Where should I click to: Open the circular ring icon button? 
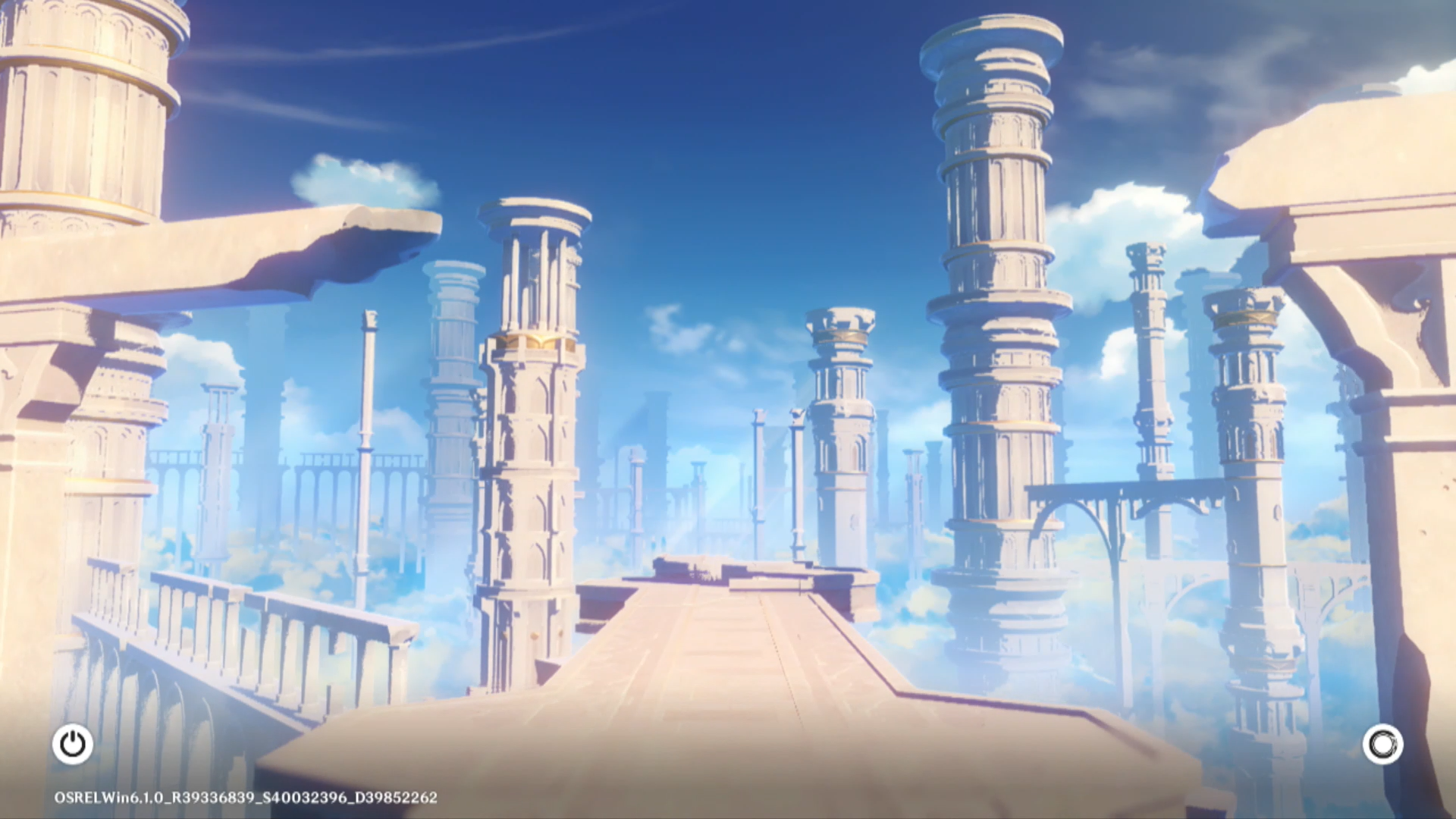(1382, 744)
